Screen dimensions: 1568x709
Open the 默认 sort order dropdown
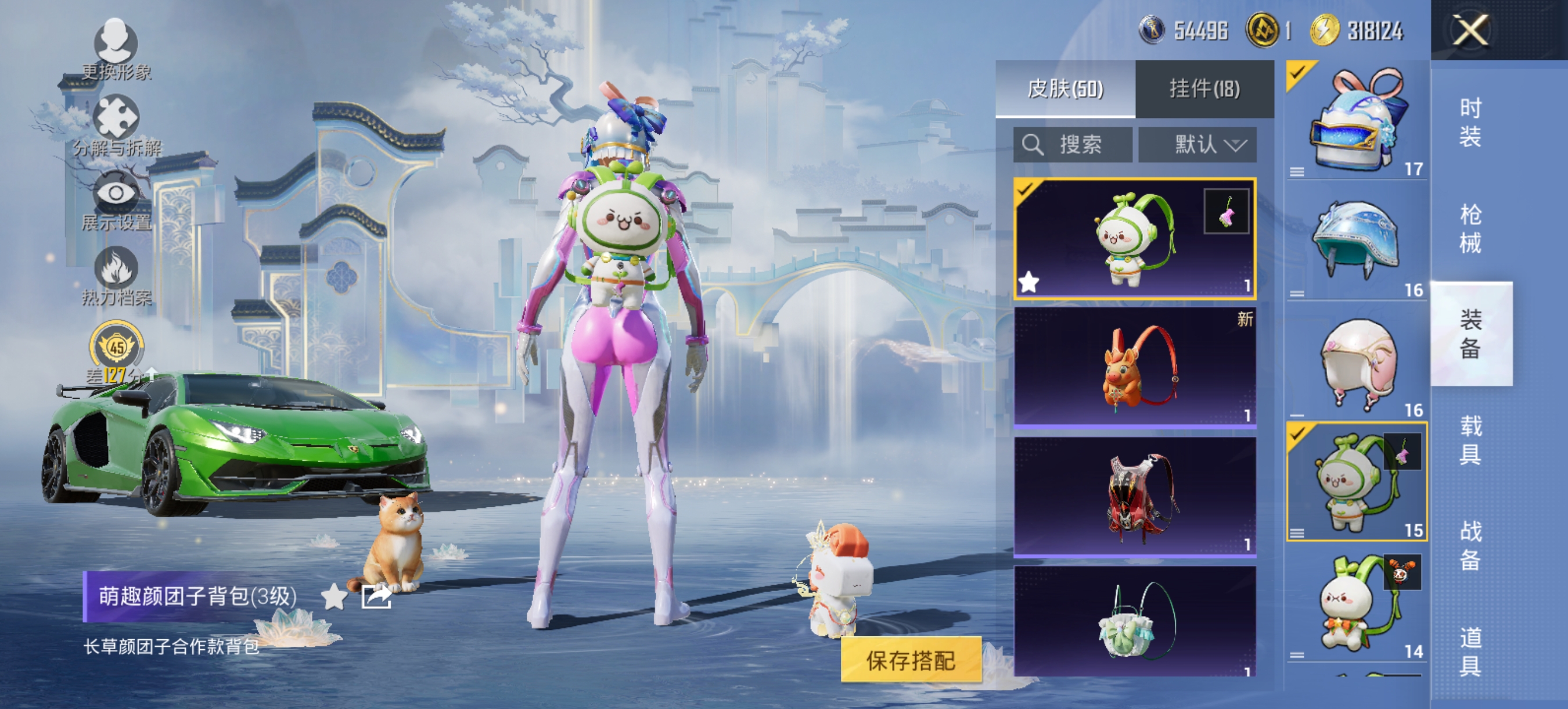[x=1202, y=144]
